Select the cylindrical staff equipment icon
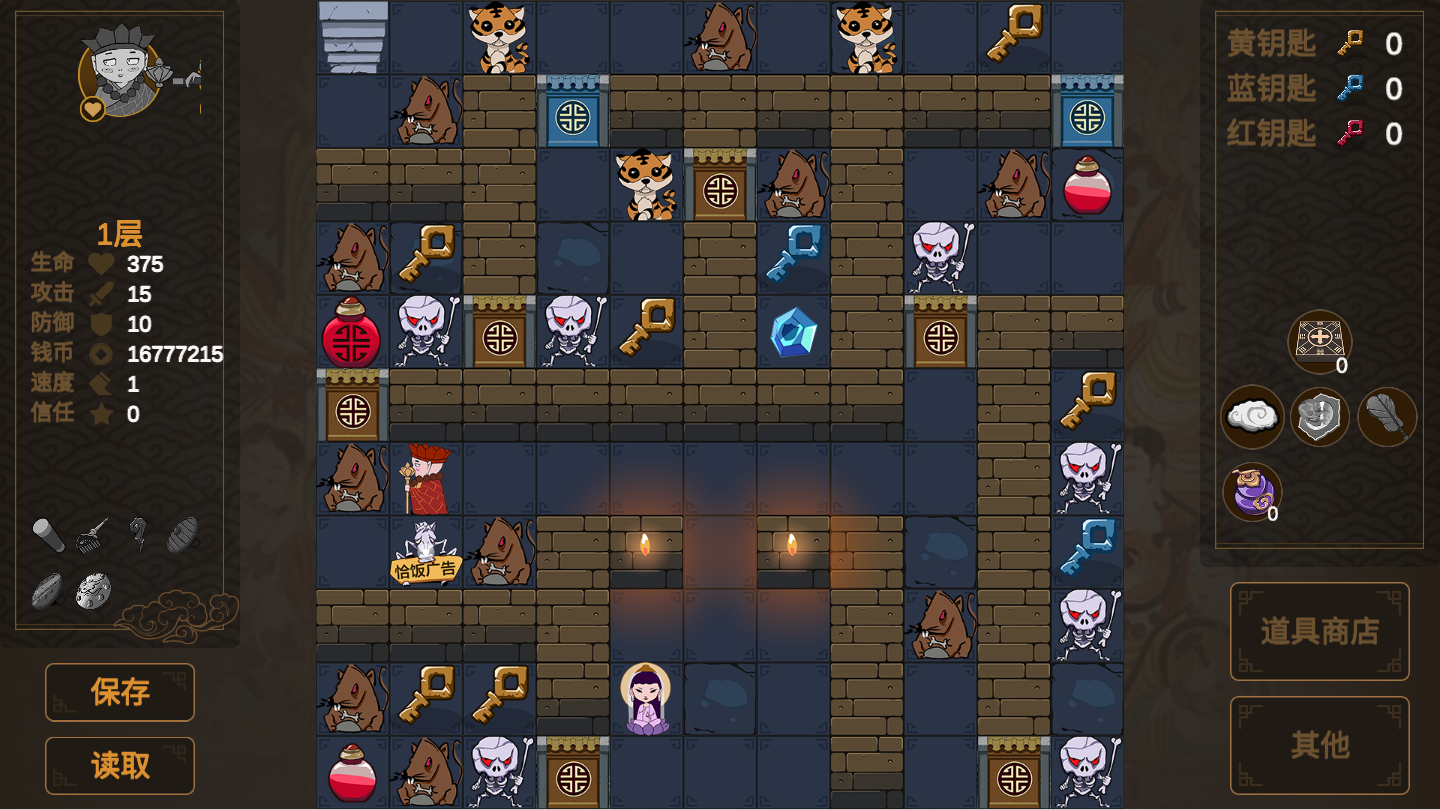This screenshot has height=810, width=1440. click(x=48, y=536)
